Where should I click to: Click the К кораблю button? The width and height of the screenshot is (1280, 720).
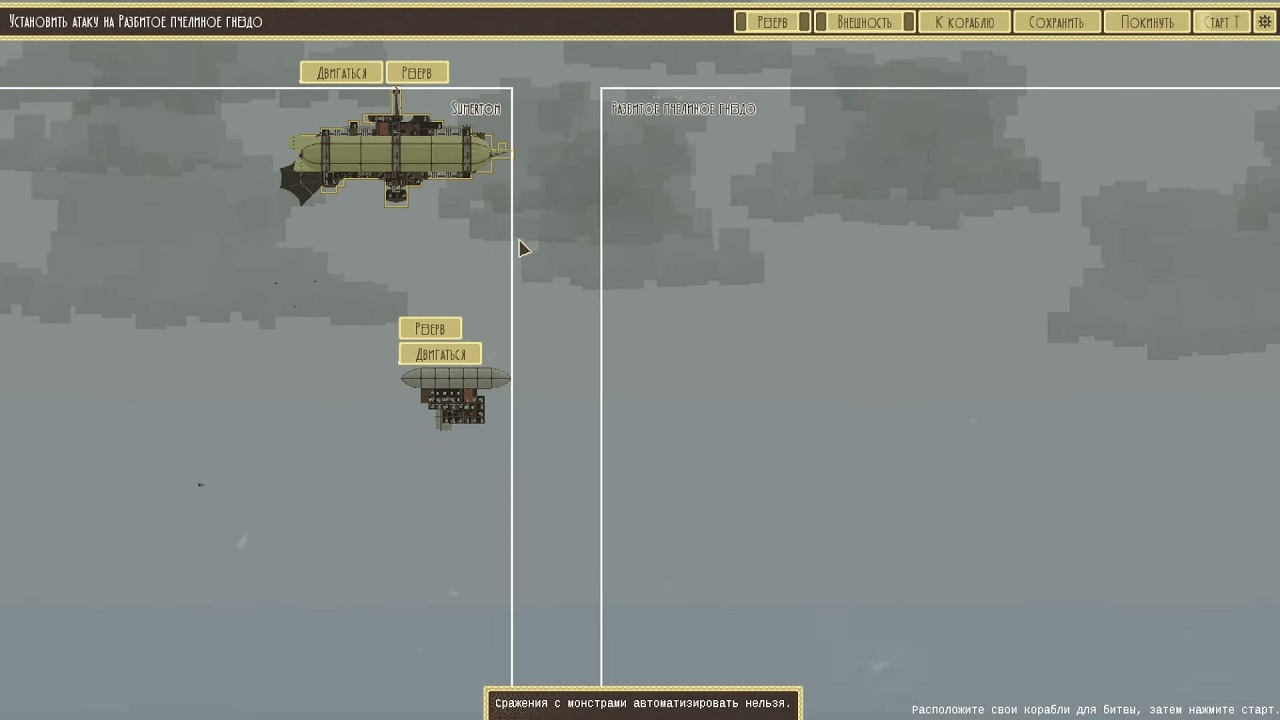coord(963,20)
